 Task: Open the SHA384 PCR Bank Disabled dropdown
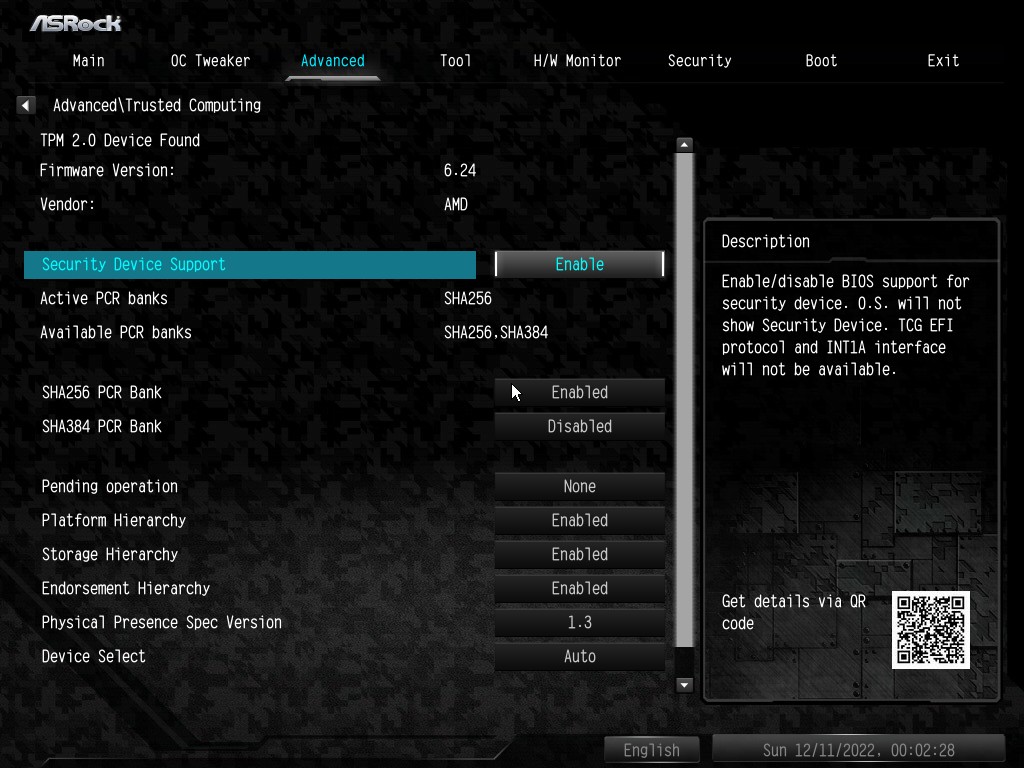[x=579, y=427]
